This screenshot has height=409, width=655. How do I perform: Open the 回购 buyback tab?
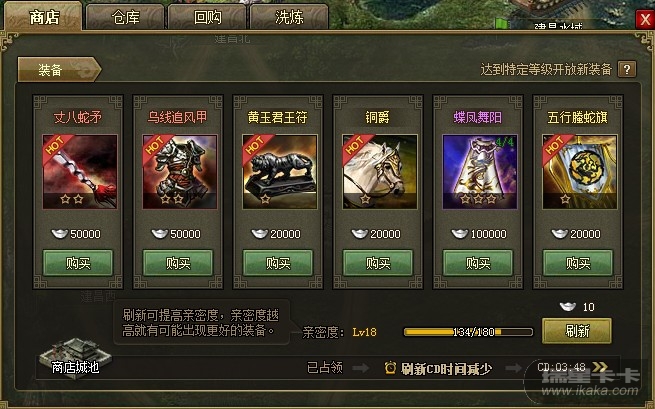point(207,17)
